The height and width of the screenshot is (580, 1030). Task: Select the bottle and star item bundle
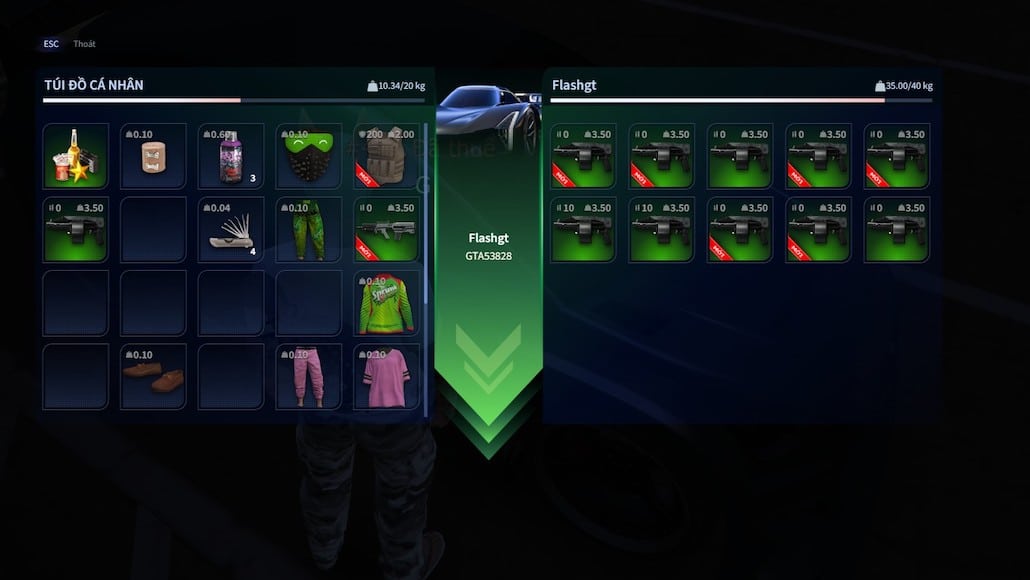coord(76,156)
